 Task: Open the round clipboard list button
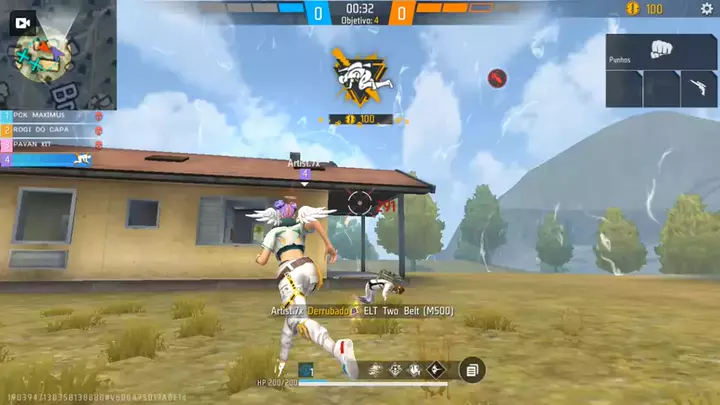pos(471,370)
